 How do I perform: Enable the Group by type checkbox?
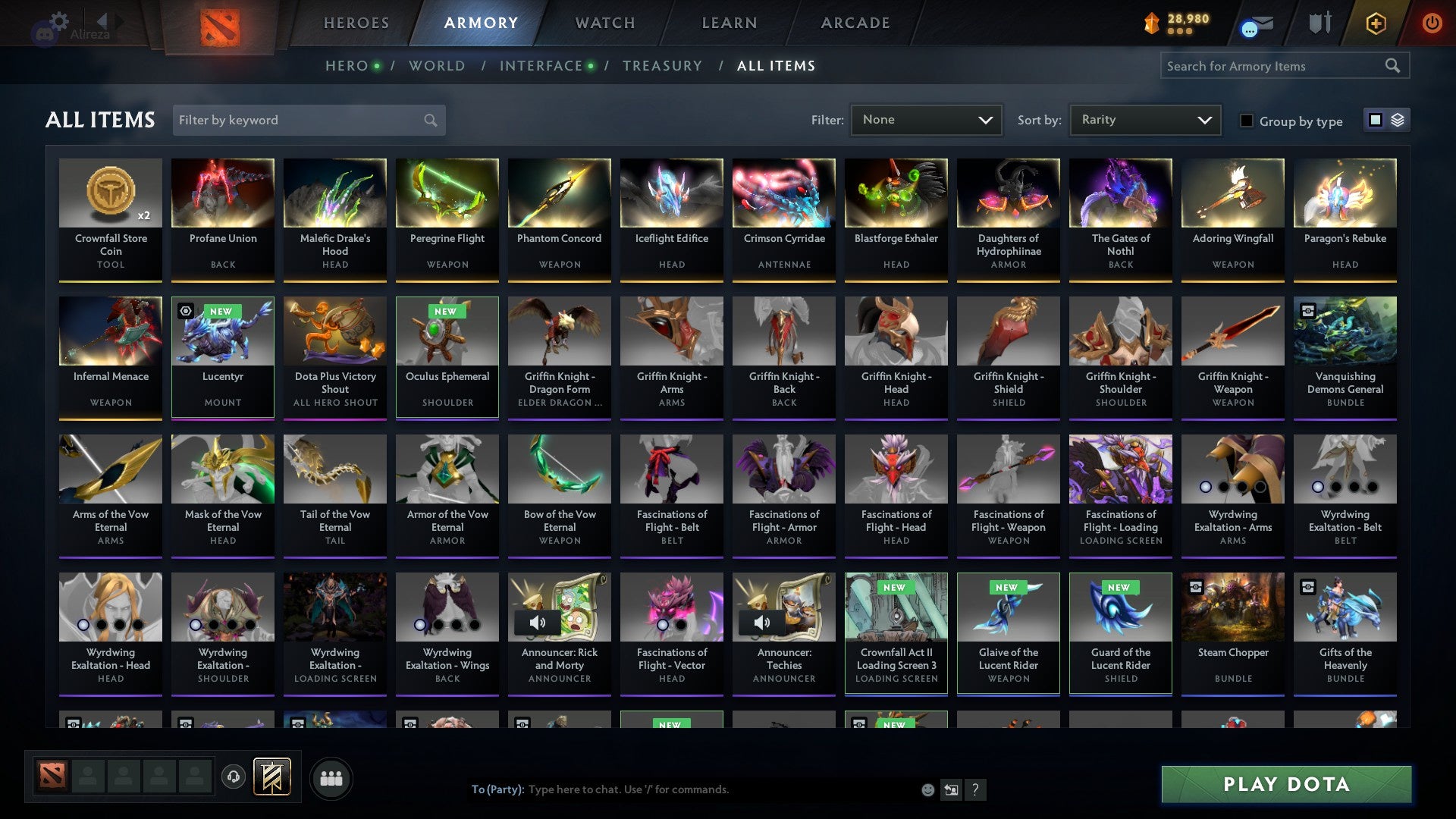coord(1246,121)
